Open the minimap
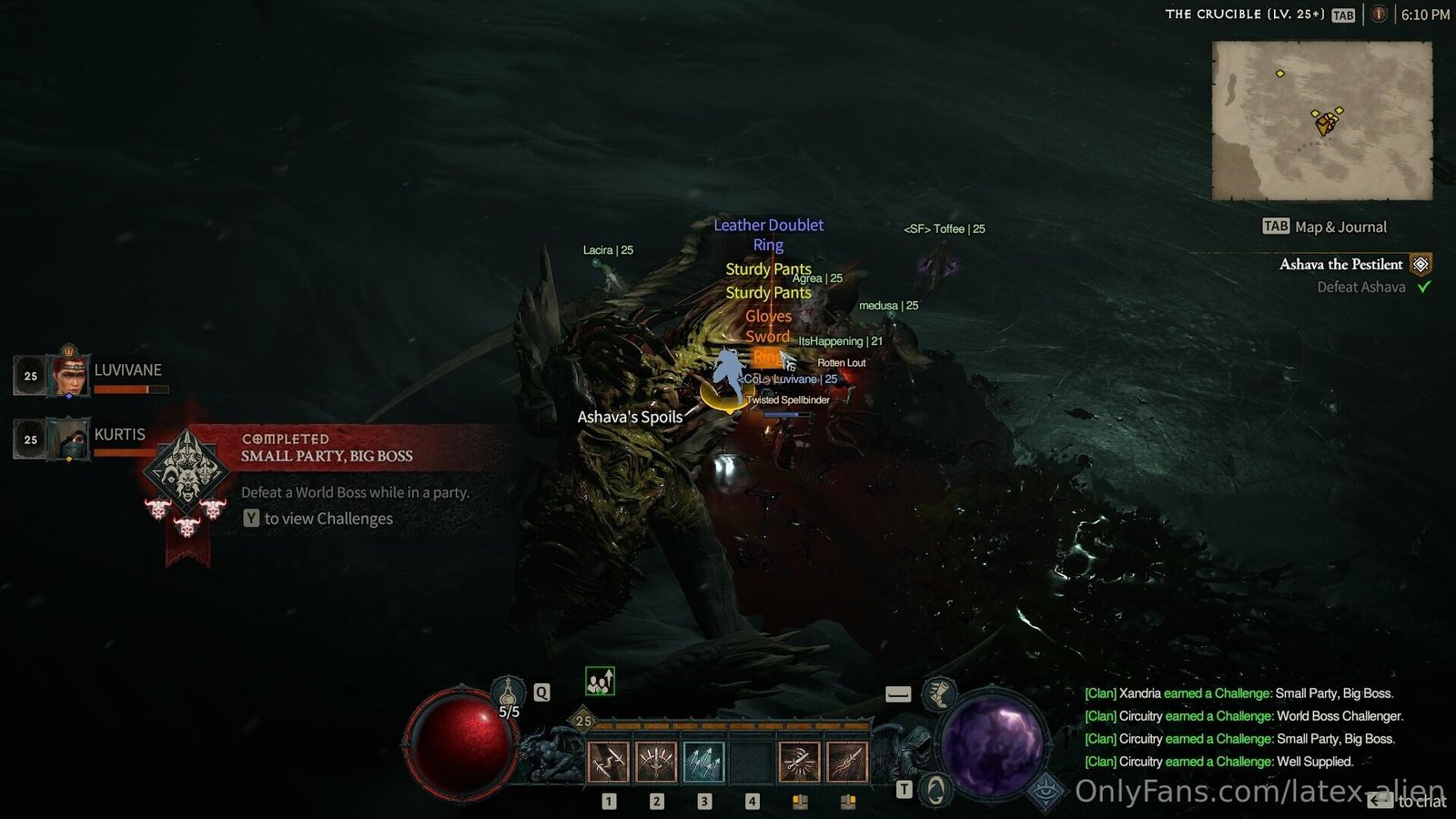This screenshot has height=819, width=1456. [x=1322, y=120]
